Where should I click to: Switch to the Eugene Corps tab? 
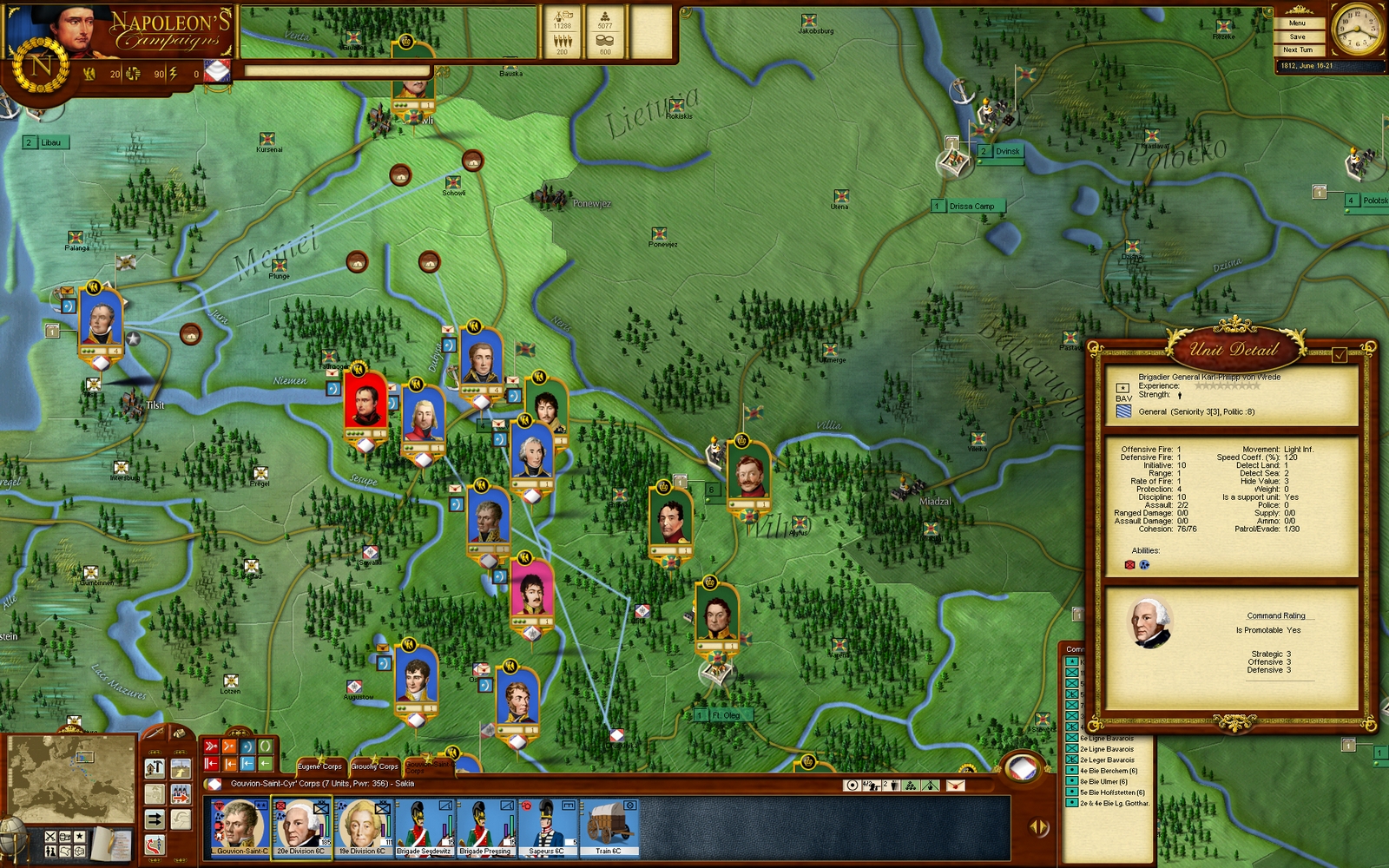point(319,766)
